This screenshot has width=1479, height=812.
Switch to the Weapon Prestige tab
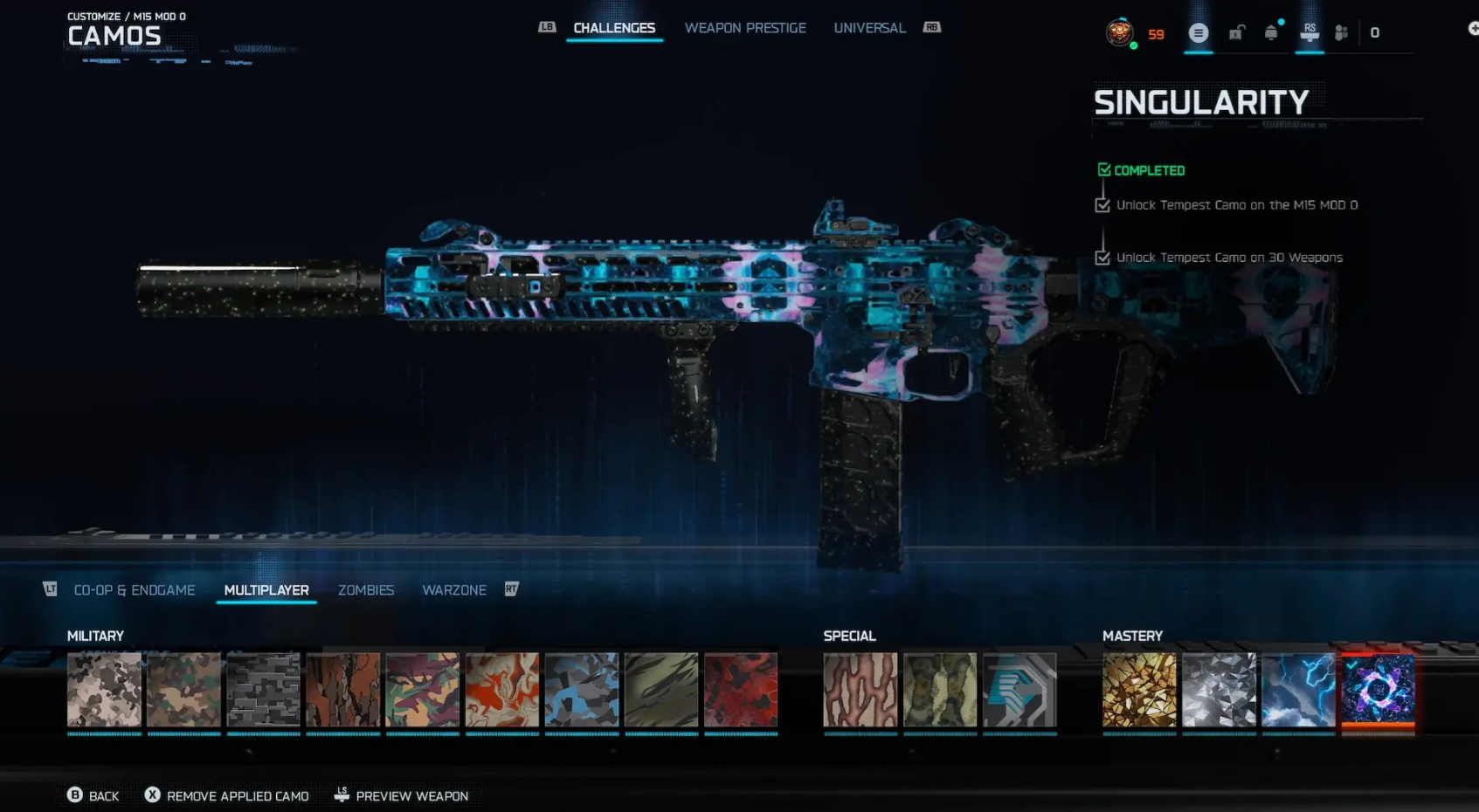(x=745, y=27)
